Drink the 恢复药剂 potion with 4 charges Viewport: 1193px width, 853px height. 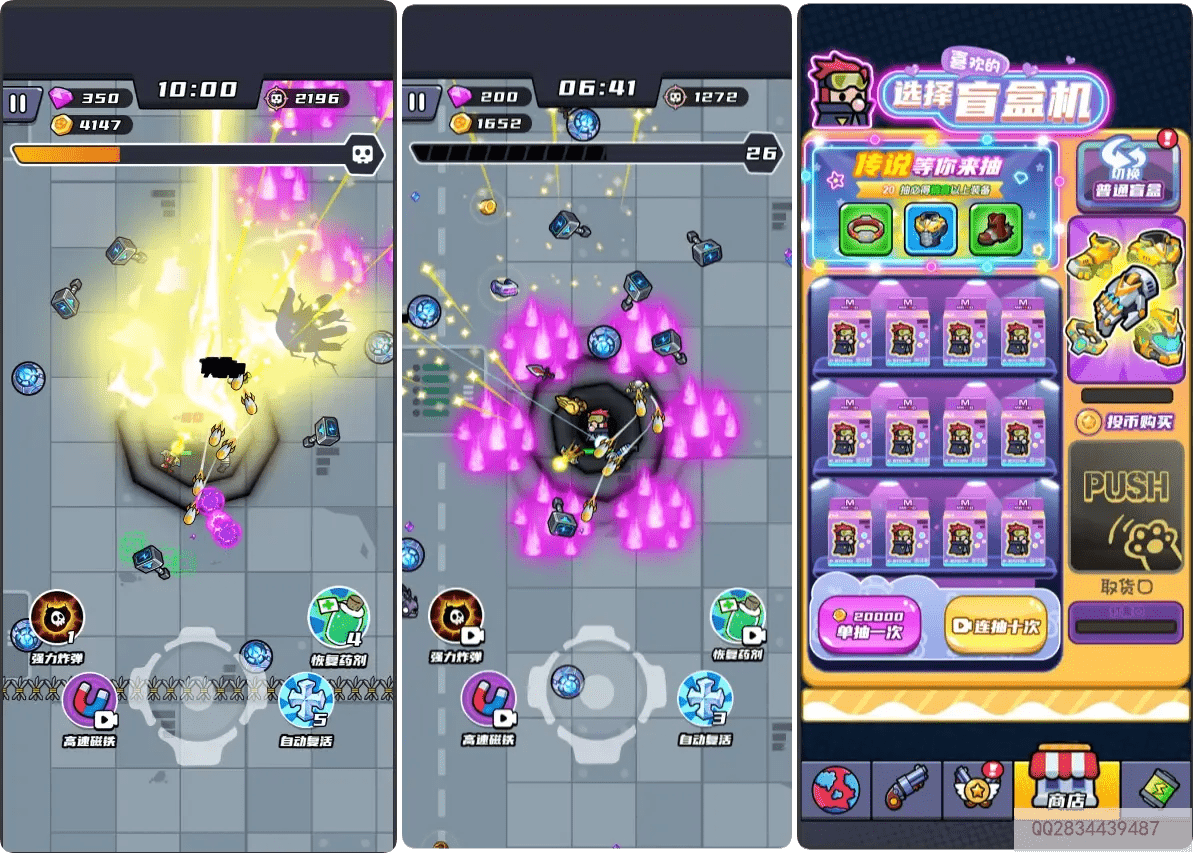click(338, 617)
